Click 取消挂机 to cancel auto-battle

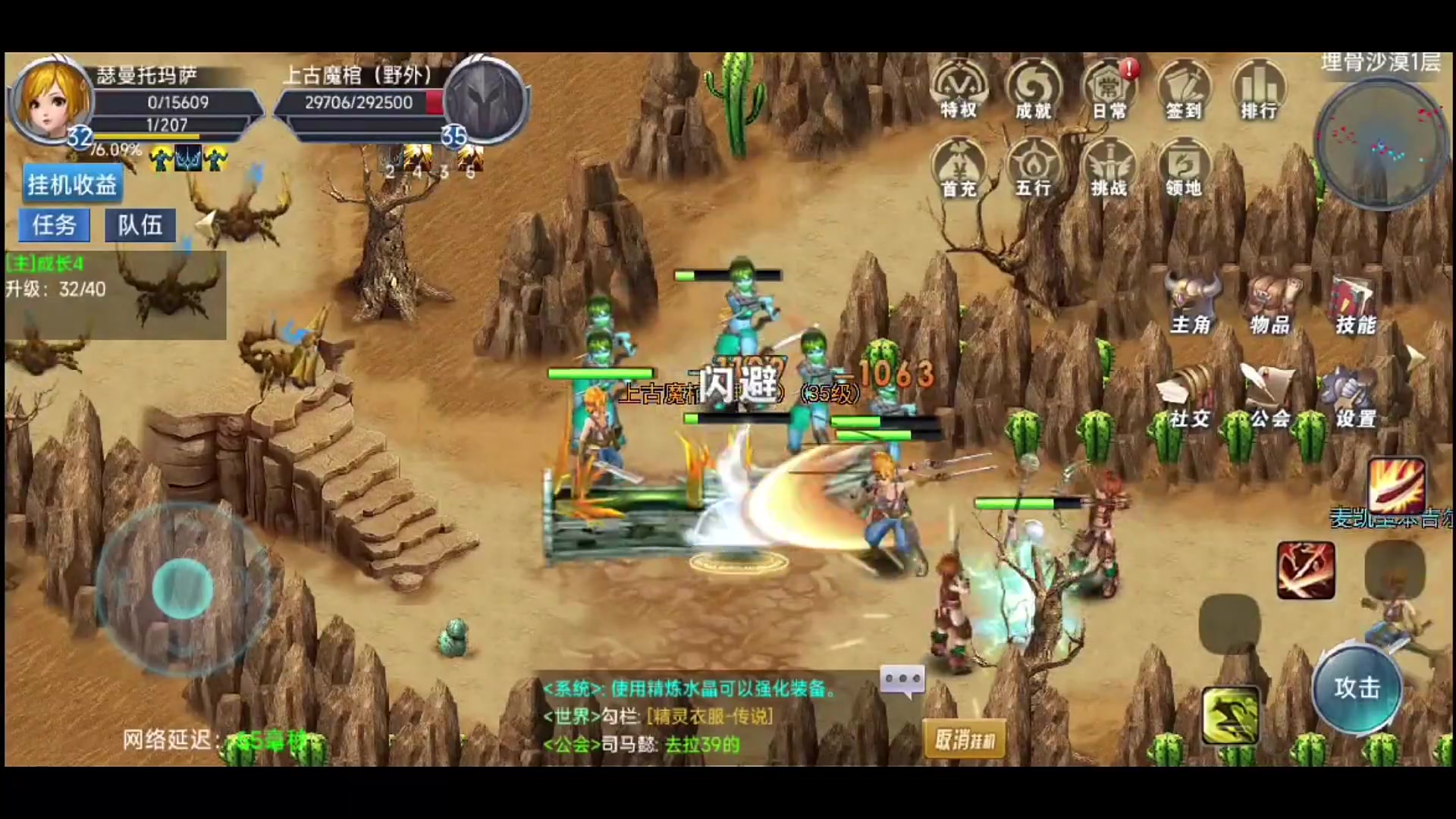[965, 739]
